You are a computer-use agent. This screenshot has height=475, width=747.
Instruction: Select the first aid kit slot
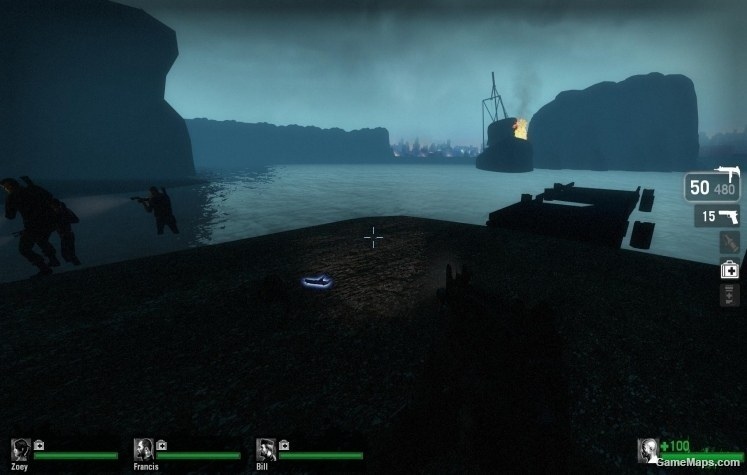pos(730,268)
